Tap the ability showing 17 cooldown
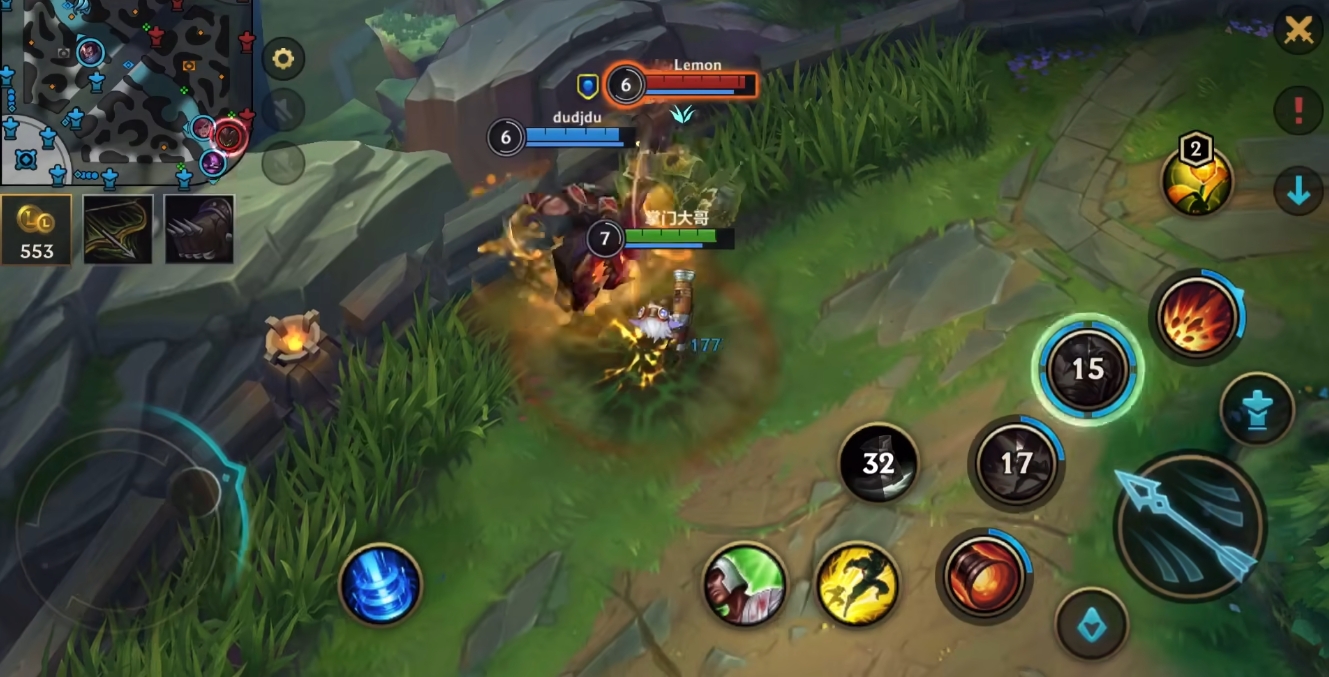 click(x=1016, y=463)
